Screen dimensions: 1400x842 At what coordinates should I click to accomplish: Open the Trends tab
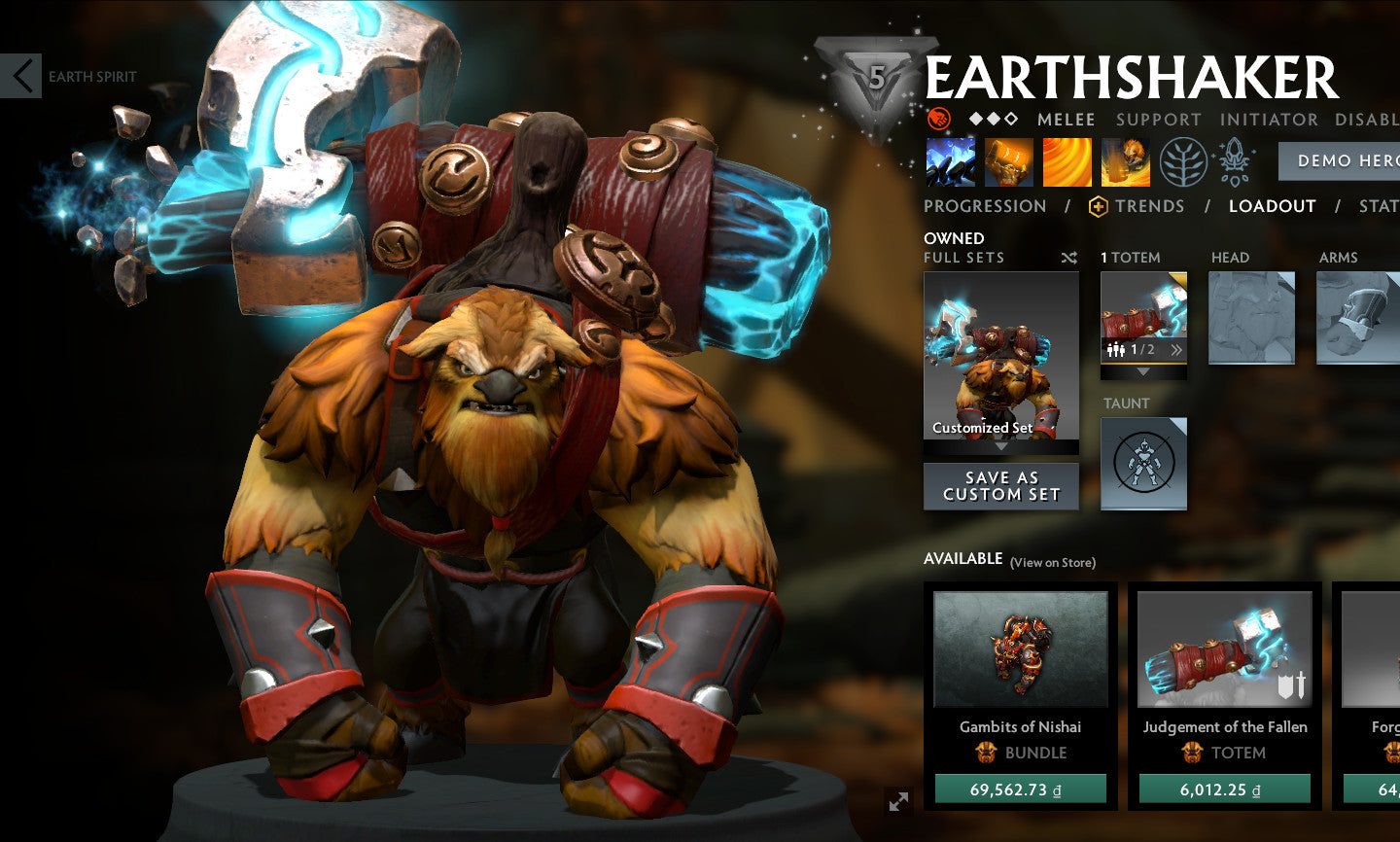(1151, 206)
